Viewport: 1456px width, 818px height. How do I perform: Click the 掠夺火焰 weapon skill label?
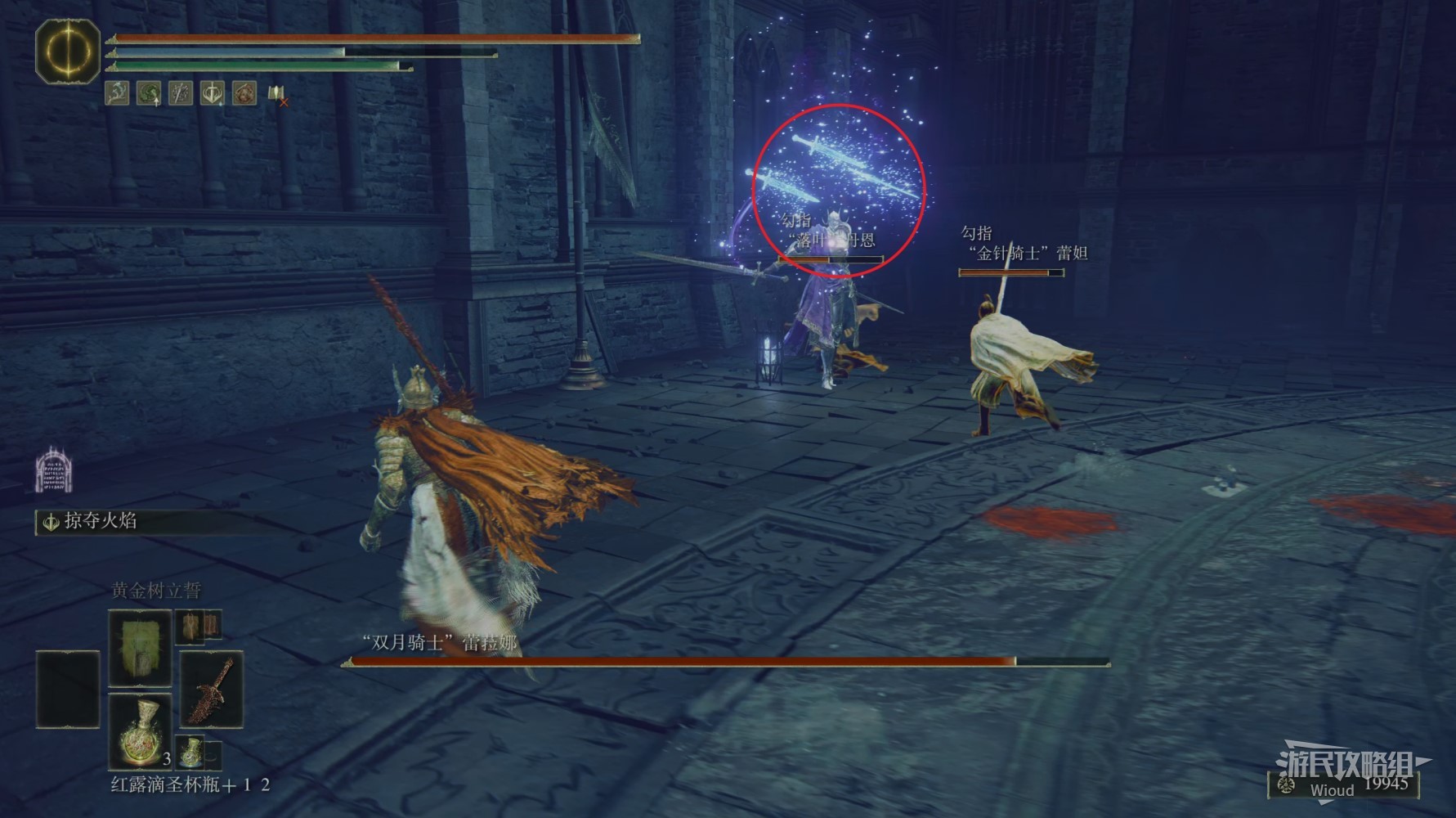tap(100, 521)
